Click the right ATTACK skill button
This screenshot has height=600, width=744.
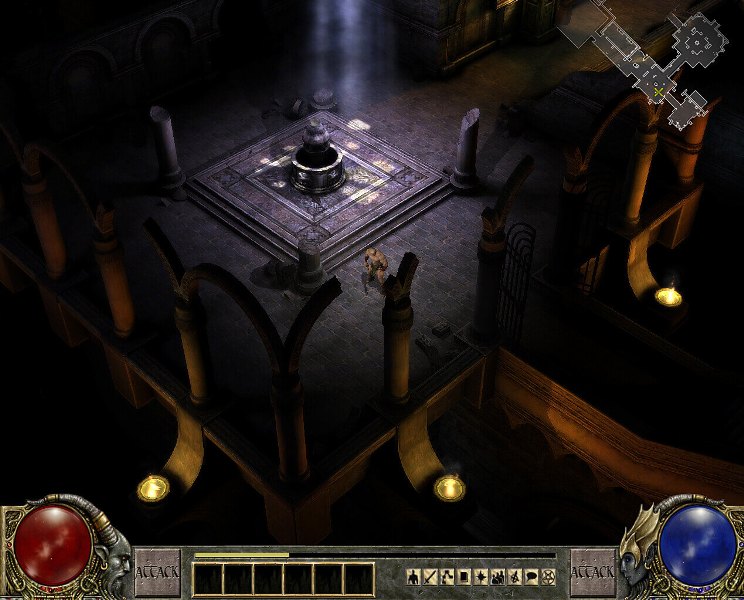tap(591, 573)
